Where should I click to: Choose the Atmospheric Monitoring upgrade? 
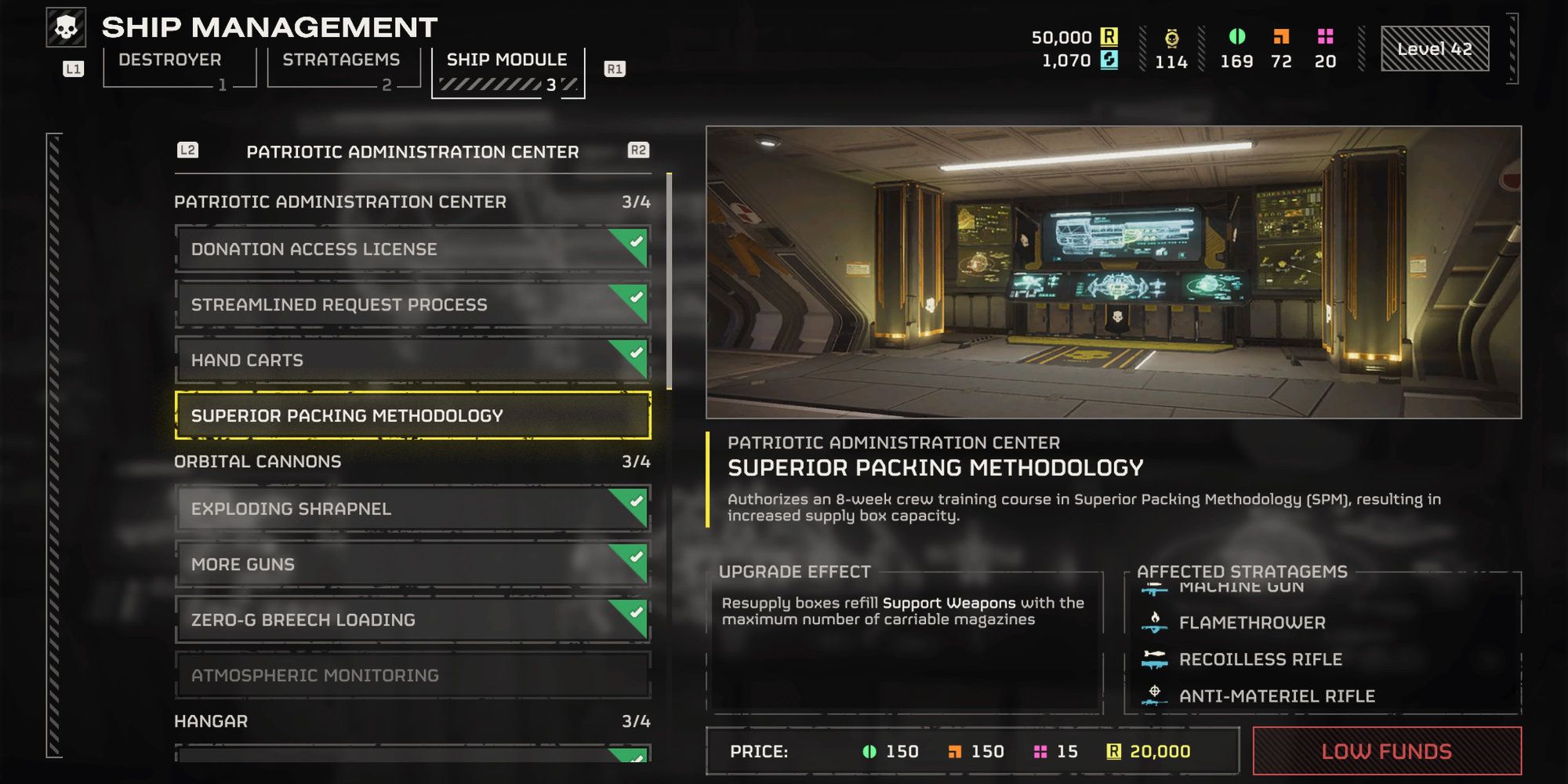(x=412, y=676)
